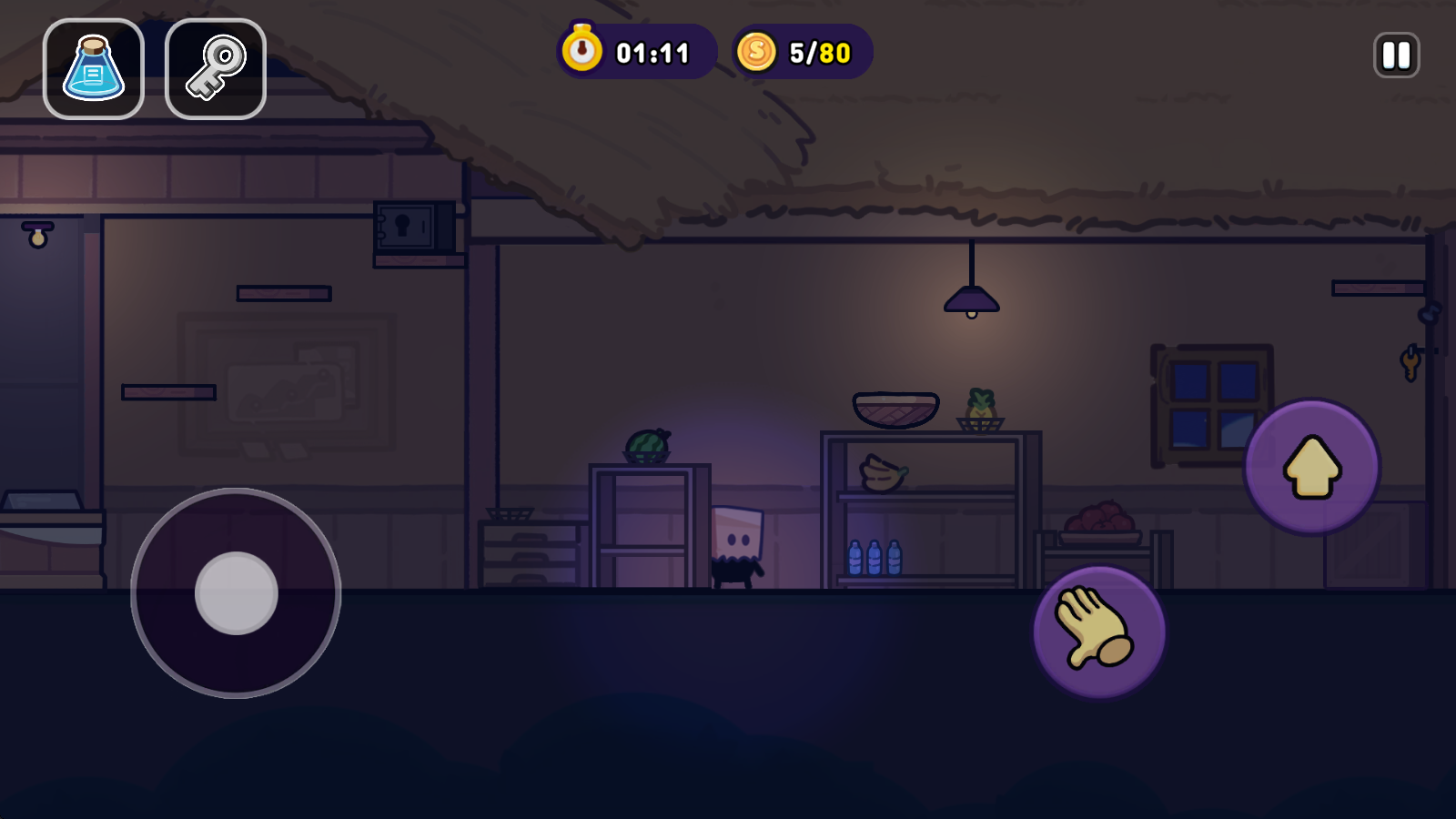The height and width of the screenshot is (819, 1456).
Task: Touch the virtual joystick knob
Action: [237, 593]
